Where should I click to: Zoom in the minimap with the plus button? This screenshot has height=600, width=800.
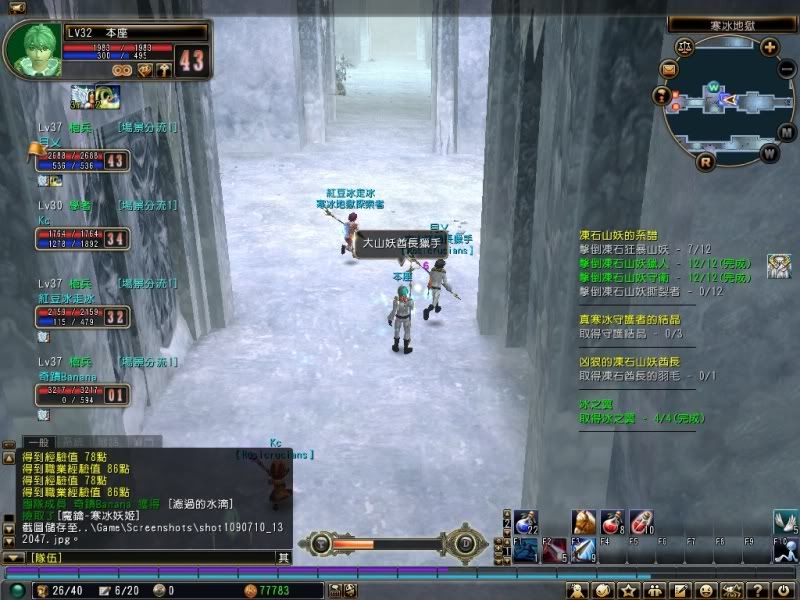coord(769,46)
